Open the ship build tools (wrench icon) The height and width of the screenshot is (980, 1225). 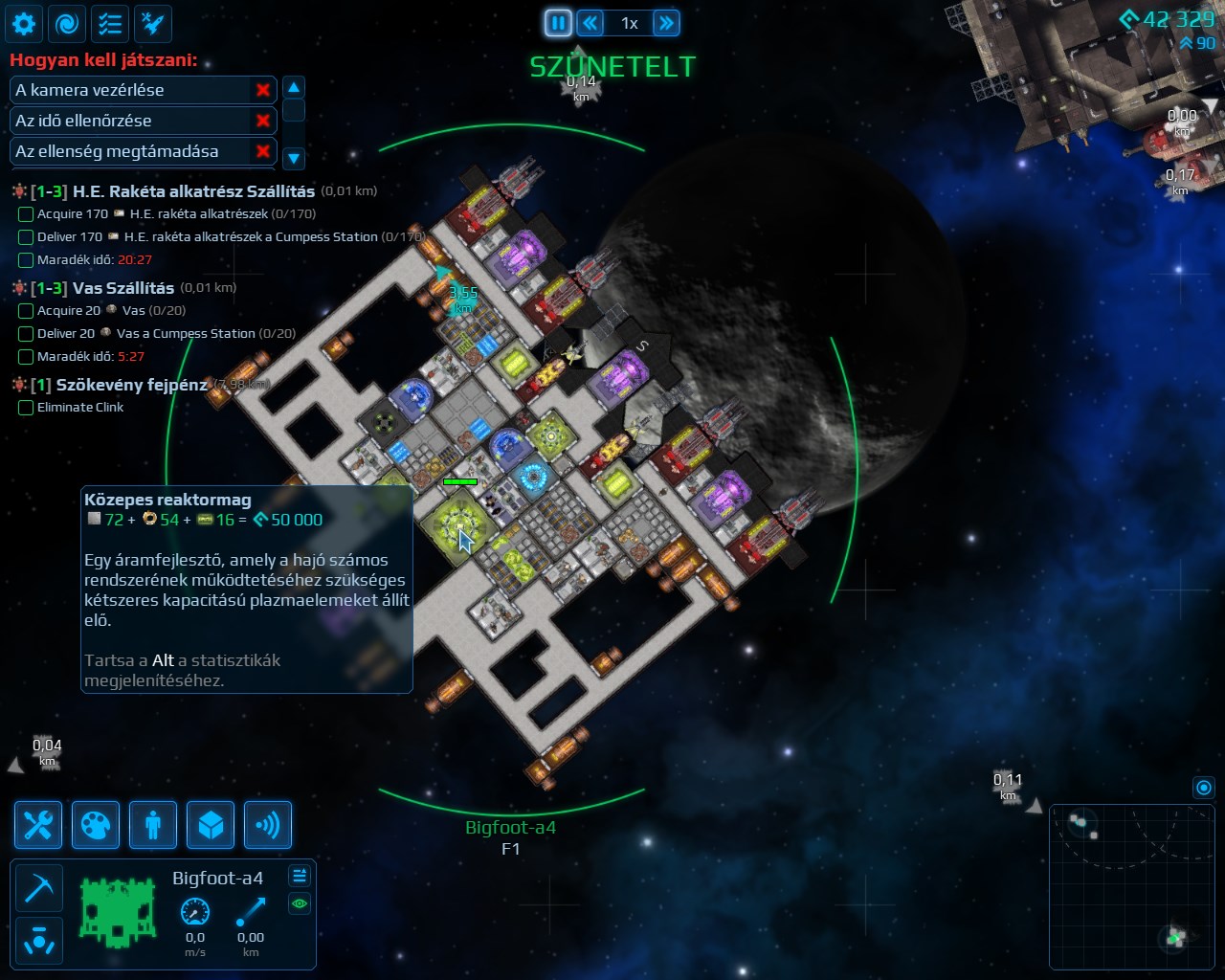pyautogui.click(x=38, y=825)
